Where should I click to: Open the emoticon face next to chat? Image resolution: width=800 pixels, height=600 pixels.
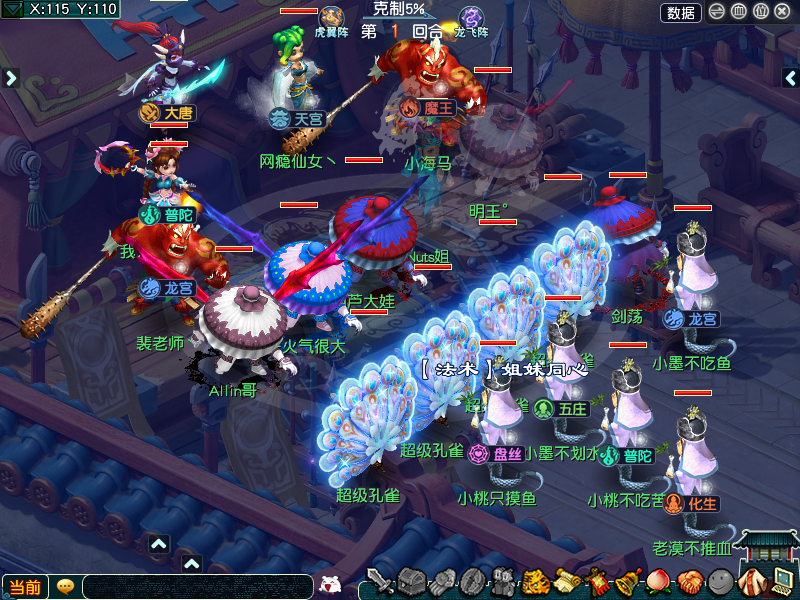[331, 584]
